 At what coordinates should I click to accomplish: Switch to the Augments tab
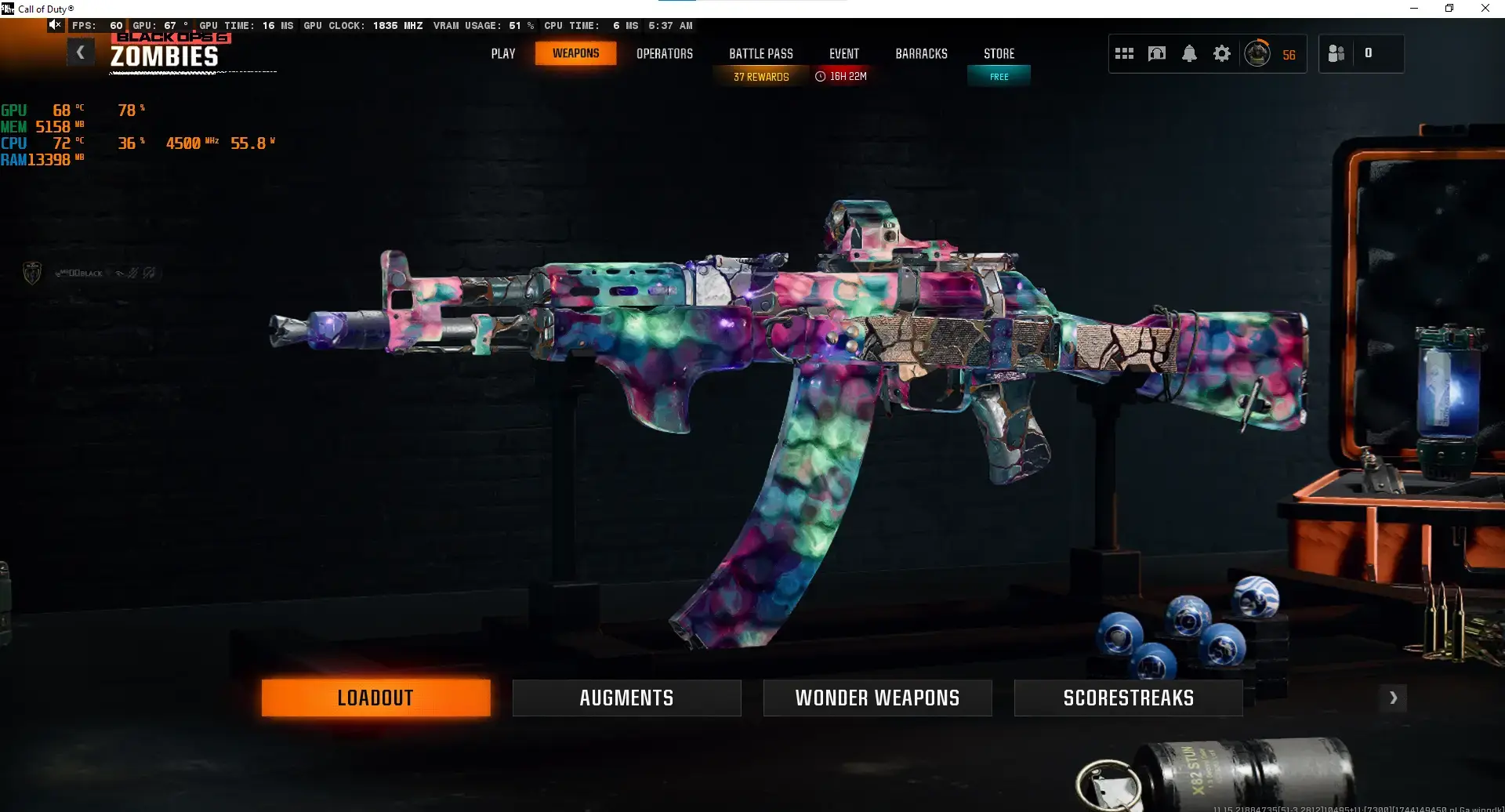coord(626,697)
